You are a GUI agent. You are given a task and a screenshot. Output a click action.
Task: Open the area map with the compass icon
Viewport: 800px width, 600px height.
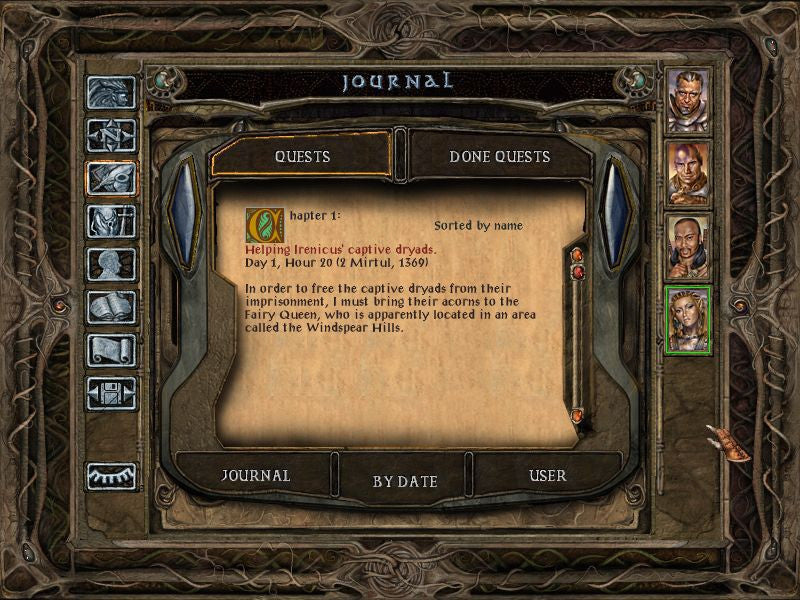pos(111,135)
